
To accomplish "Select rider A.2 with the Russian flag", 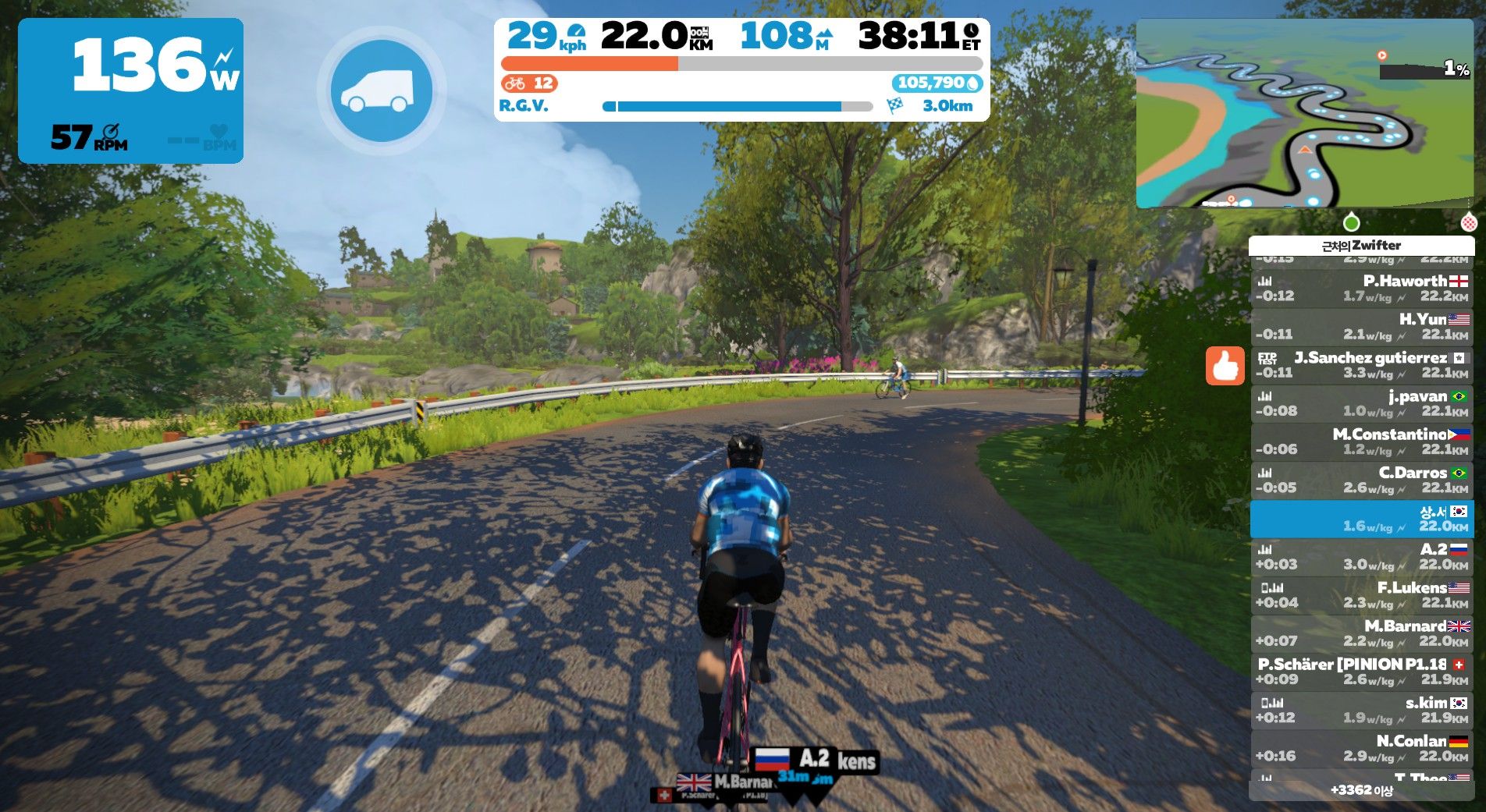I will point(1361,556).
